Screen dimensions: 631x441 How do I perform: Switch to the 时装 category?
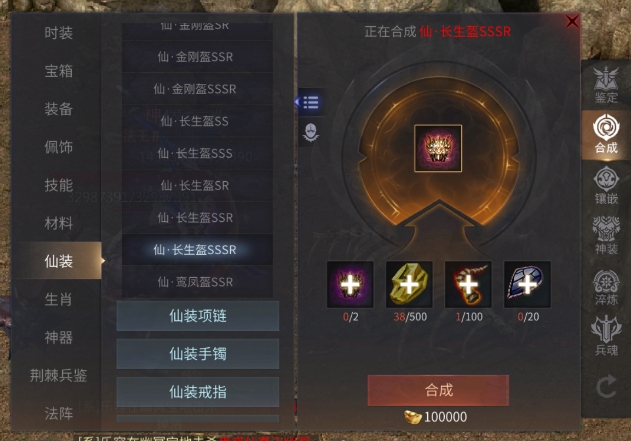58,33
